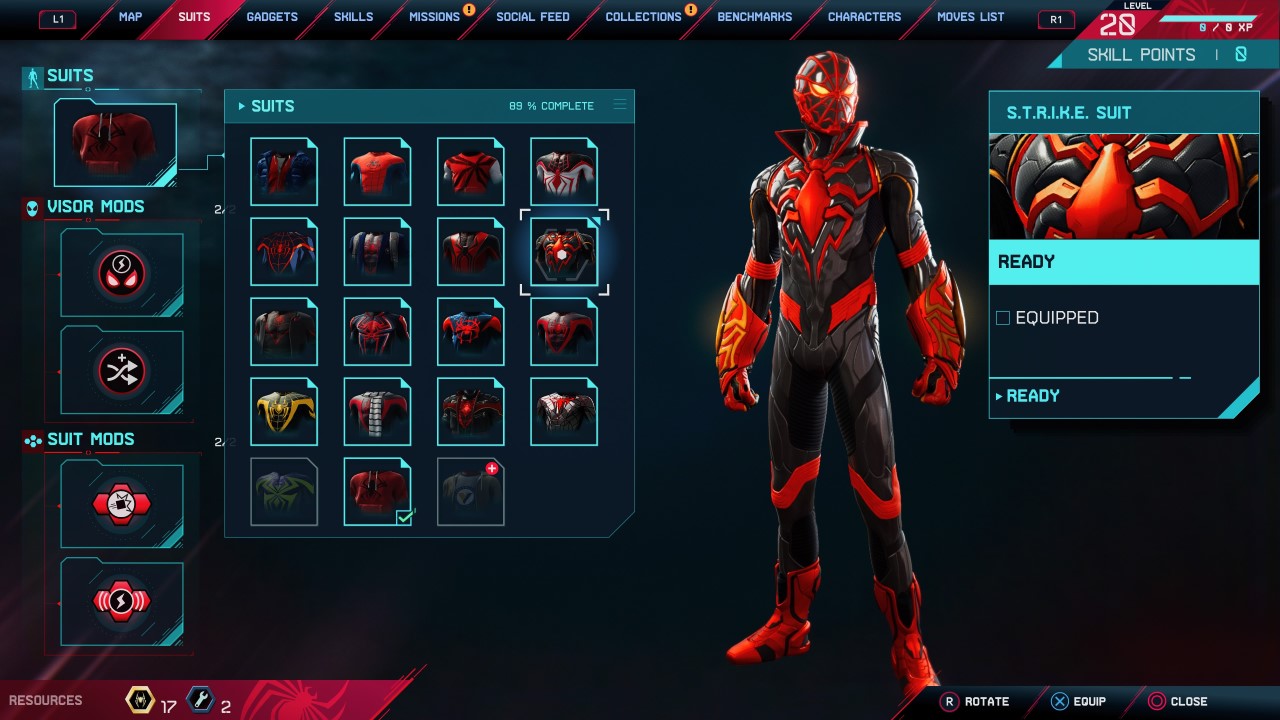Select the lightning visor mod icon
Screen dimensions: 1280x720
pyautogui.click(x=122, y=271)
